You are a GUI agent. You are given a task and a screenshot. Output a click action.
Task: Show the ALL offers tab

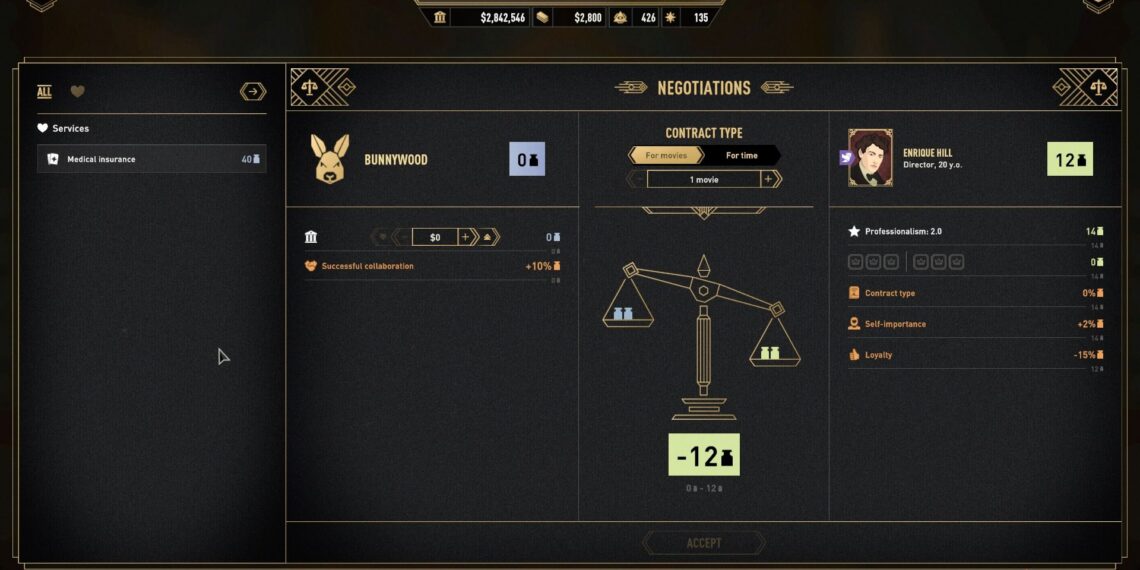click(44, 92)
